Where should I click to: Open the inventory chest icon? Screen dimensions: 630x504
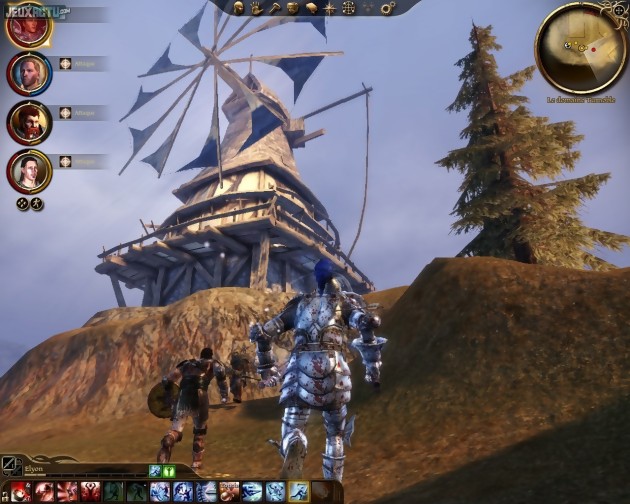point(293,8)
